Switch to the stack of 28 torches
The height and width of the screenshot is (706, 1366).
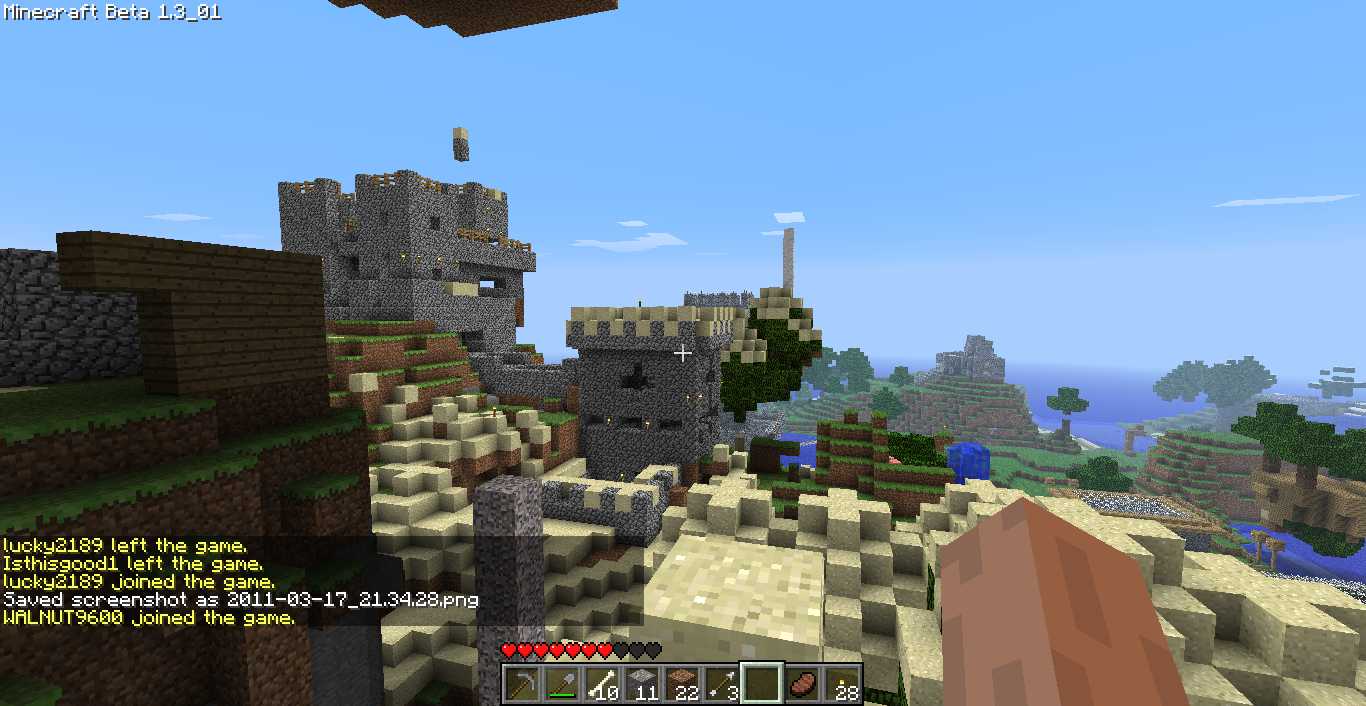pyautogui.click(x=842, y=685)
